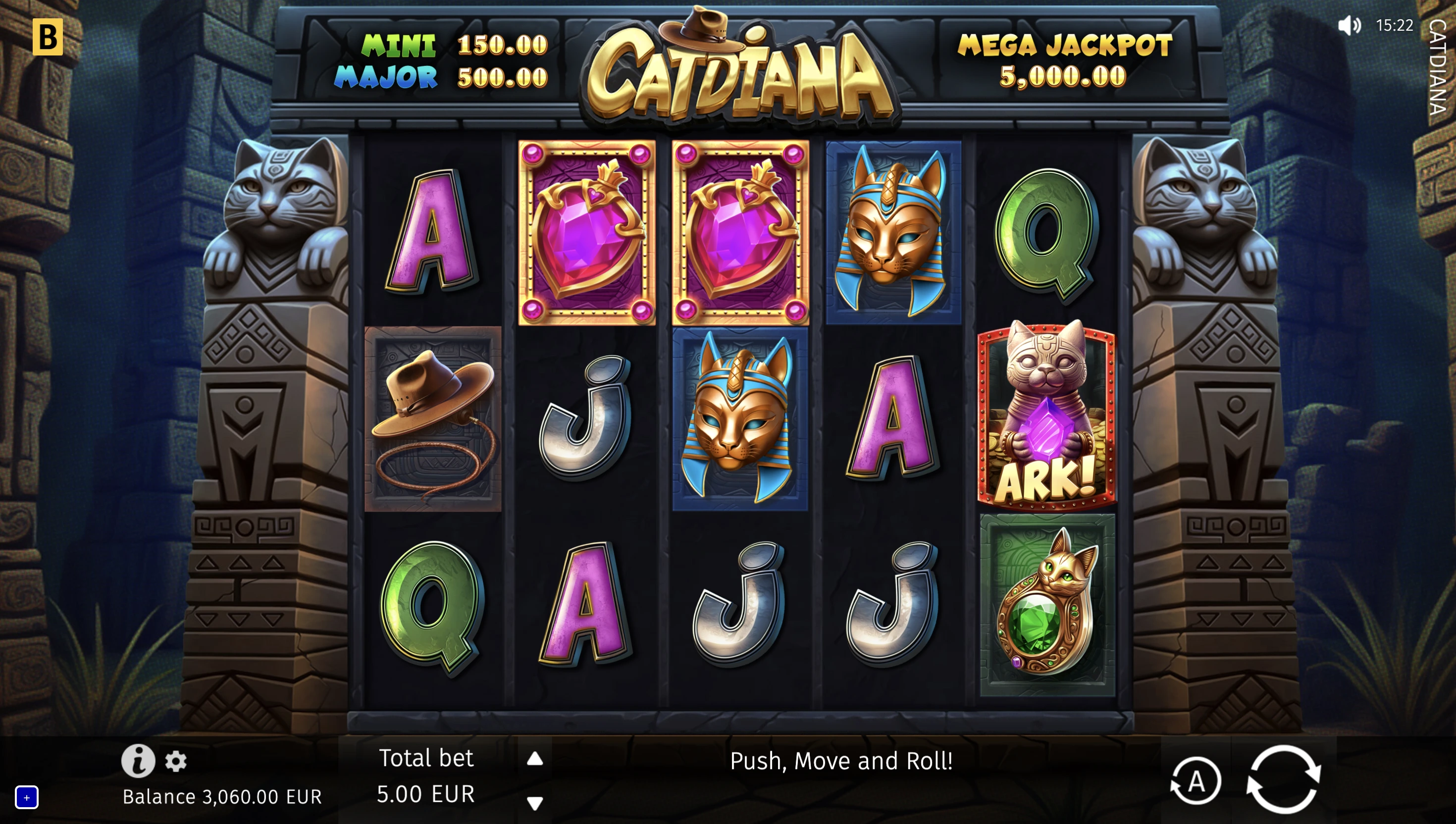Click the yellow B logo button
This screenshot has height=824, width=1456.
point(48,37)
